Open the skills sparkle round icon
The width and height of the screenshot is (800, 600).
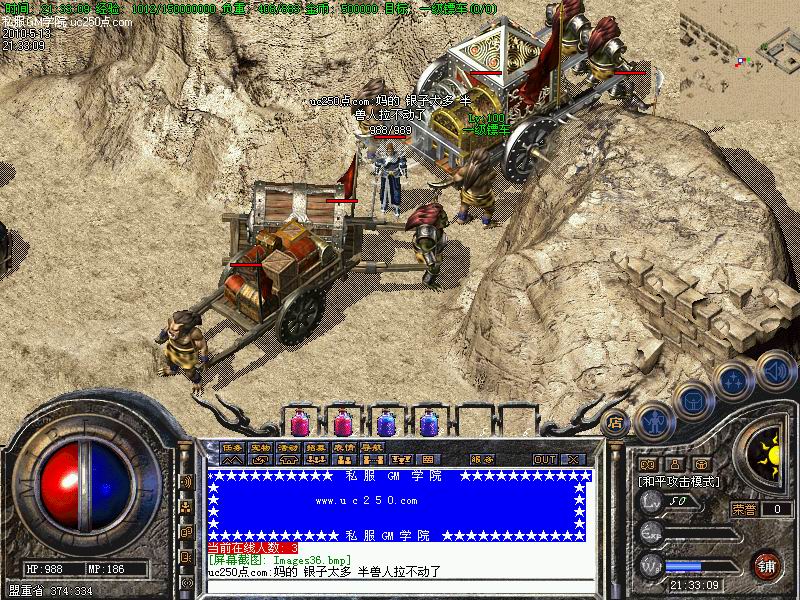(x=734, y=380)
